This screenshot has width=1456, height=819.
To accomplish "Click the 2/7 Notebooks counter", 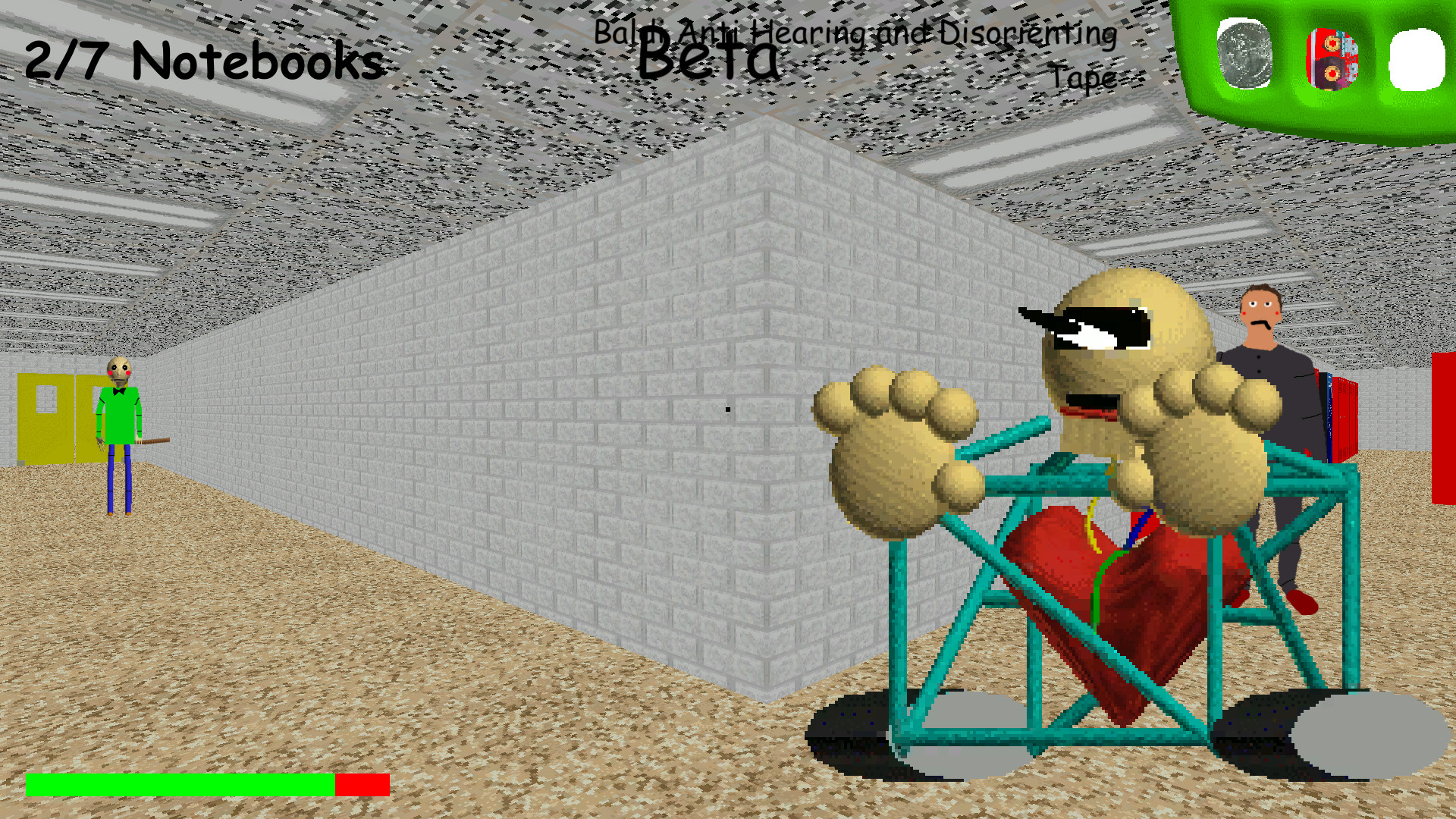I will coord(201,61).
